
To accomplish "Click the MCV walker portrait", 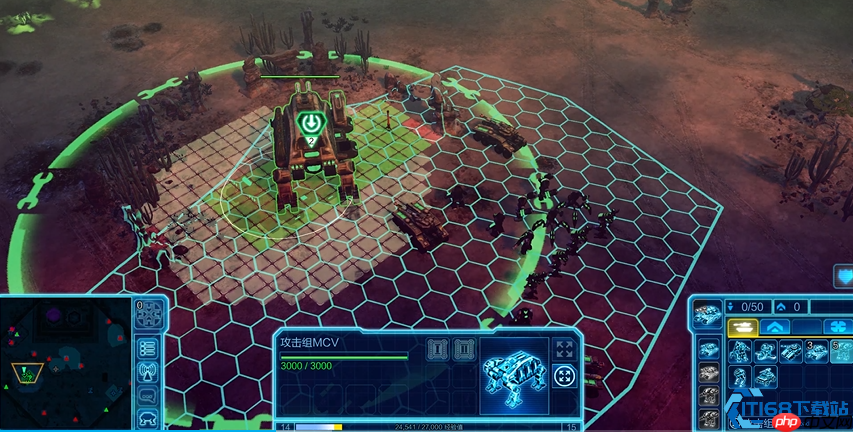I will click(x=512, y=373).
